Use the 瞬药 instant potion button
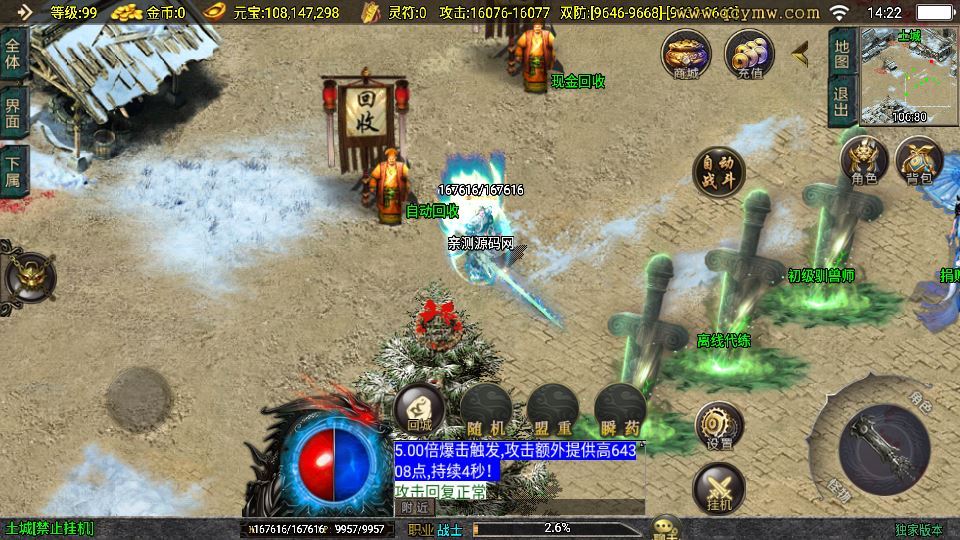The height and width of the screenshot is (540, 960). pyautogui.click(x=619, y=409)
